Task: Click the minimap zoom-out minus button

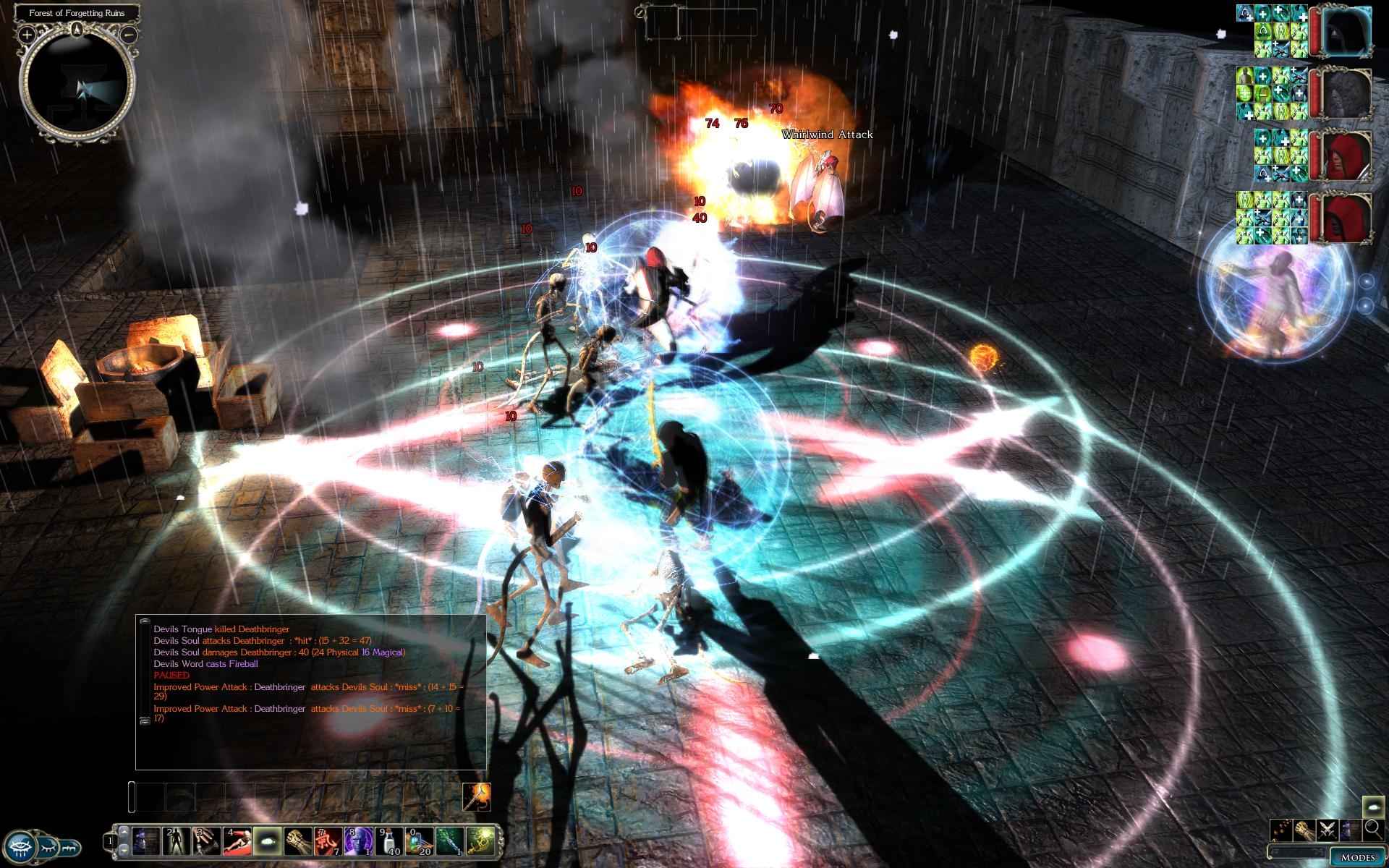Action: 129,34
